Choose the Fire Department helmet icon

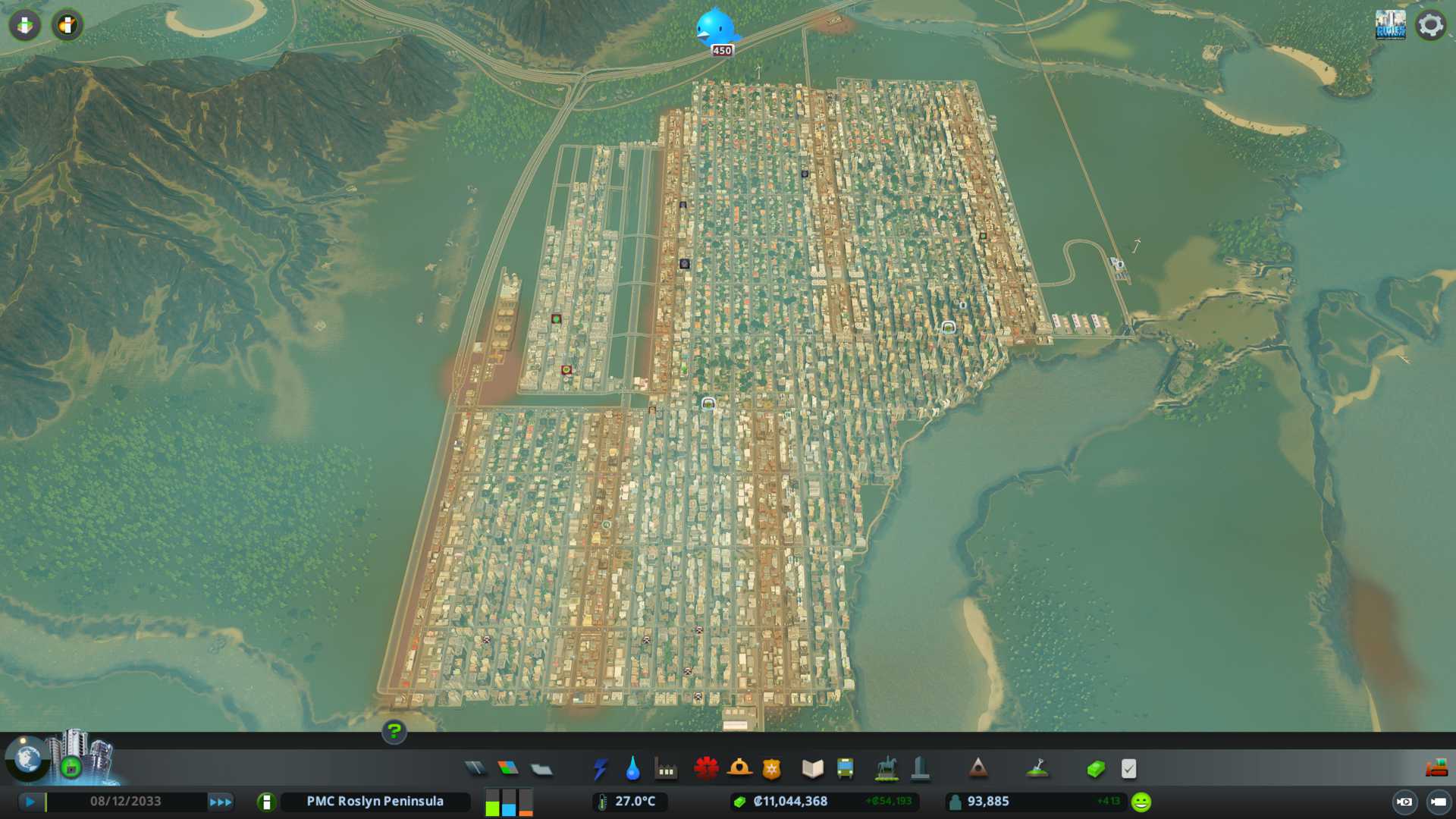[x=739, y=769]
